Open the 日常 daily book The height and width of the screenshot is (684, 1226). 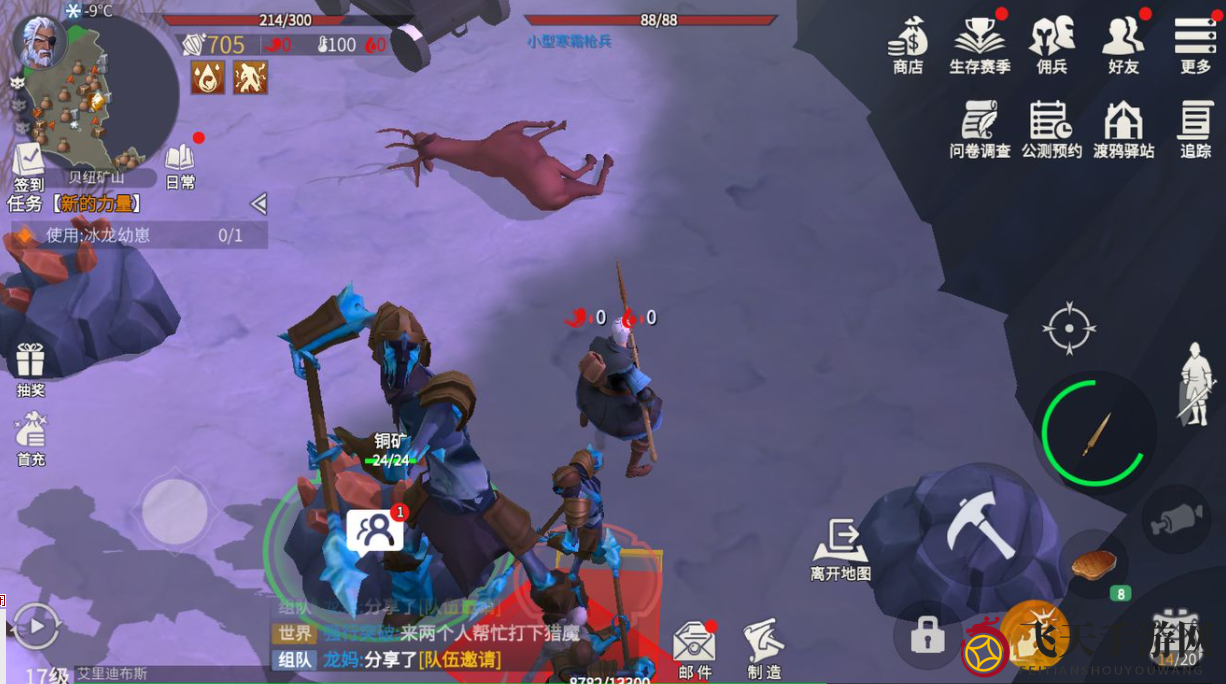click(x=180, y=165)
